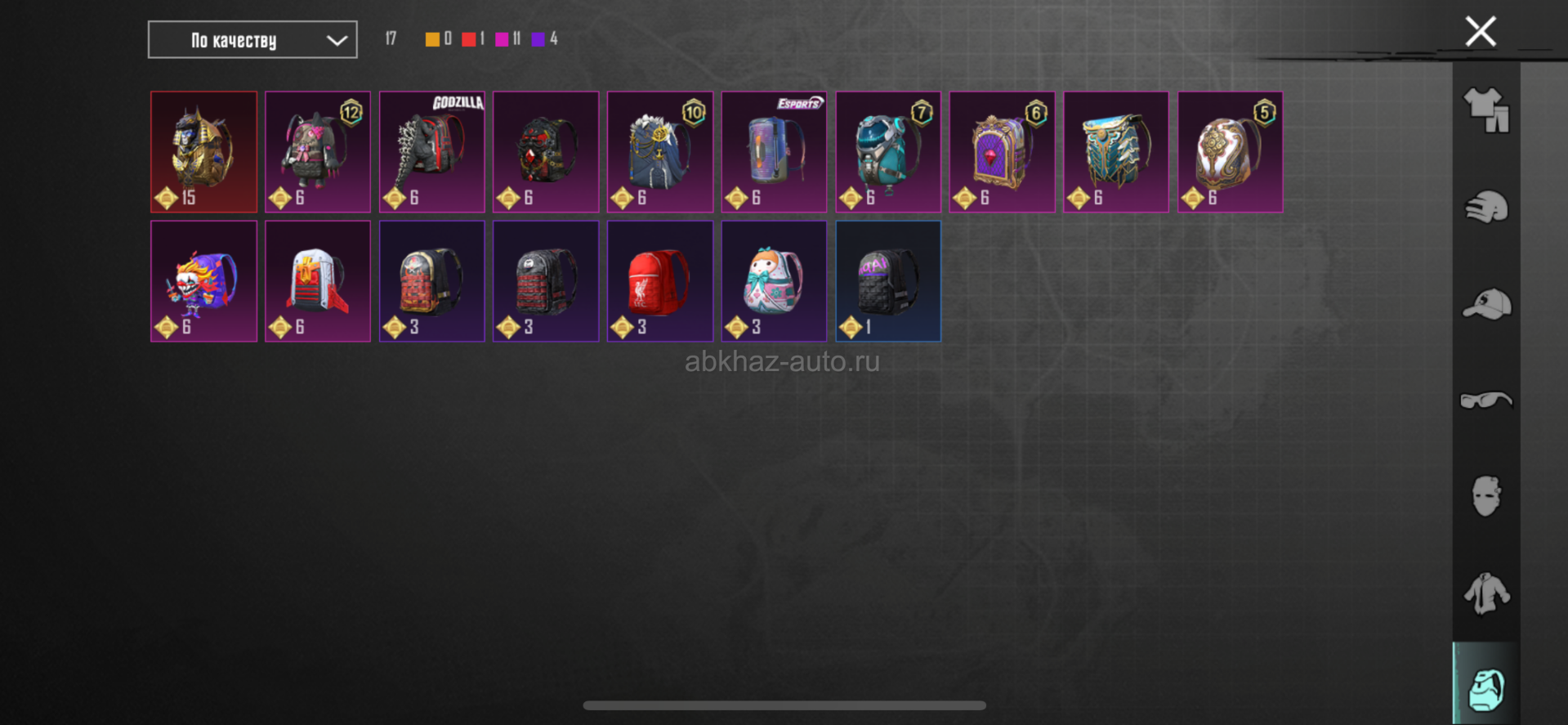Open the helmet skins category
Image resolution: width=1568 pixels, height=725 pixels.
coord(1485,207)
